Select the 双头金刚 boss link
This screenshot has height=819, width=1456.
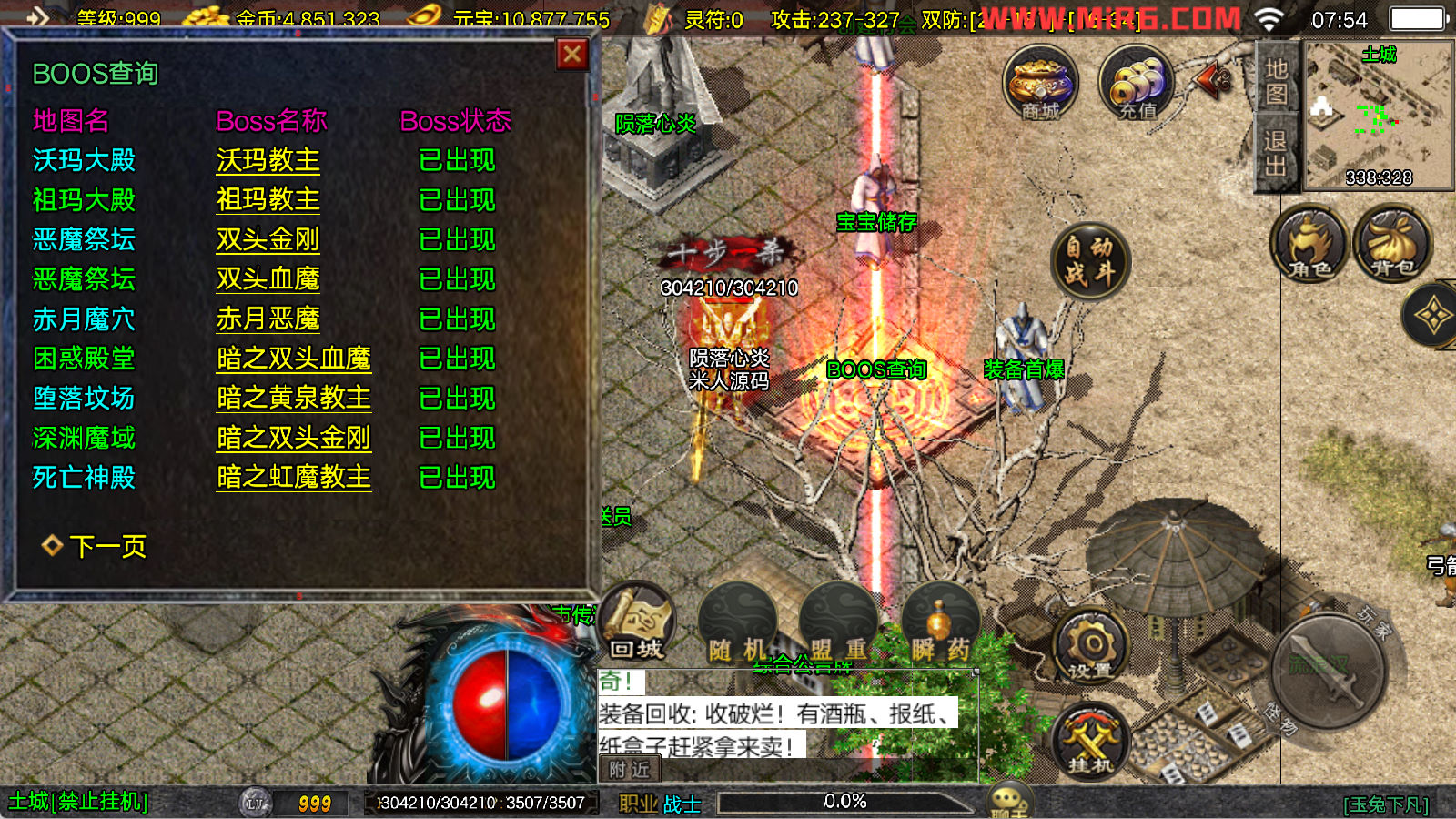coord(268,240)
